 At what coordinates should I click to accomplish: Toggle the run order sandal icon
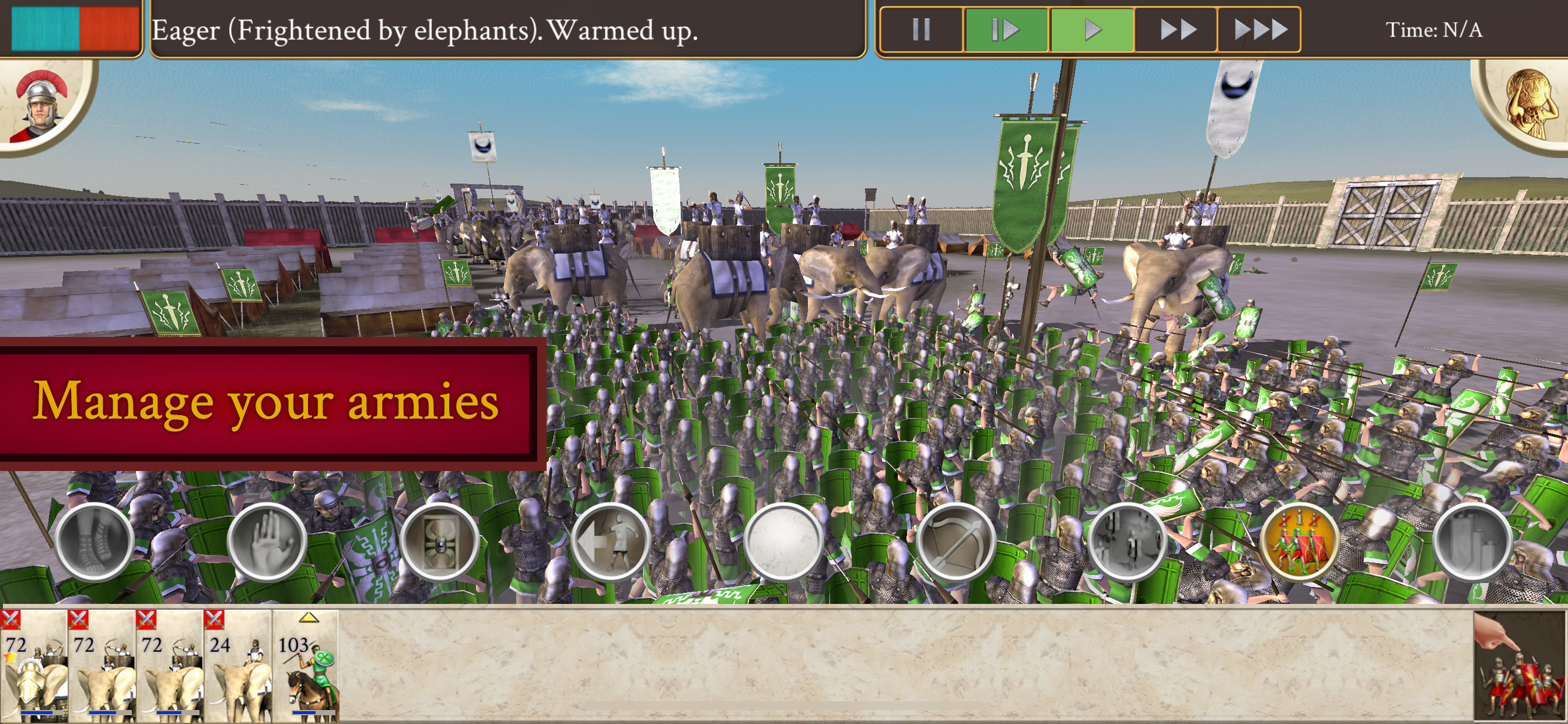click(94, 542)
